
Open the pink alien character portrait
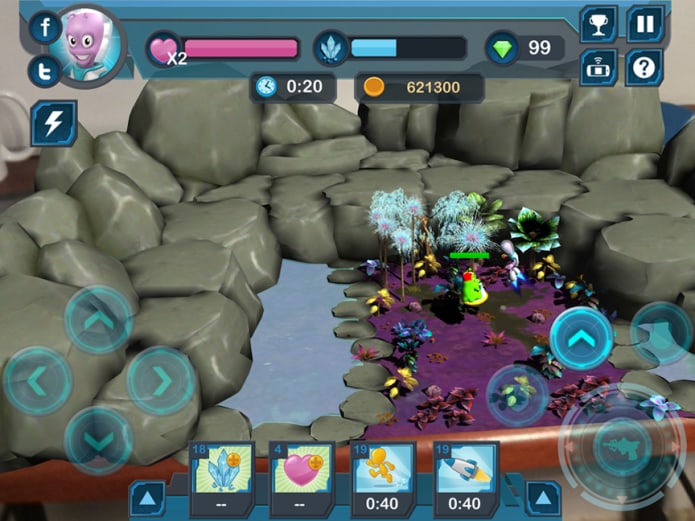pos(91,44)
